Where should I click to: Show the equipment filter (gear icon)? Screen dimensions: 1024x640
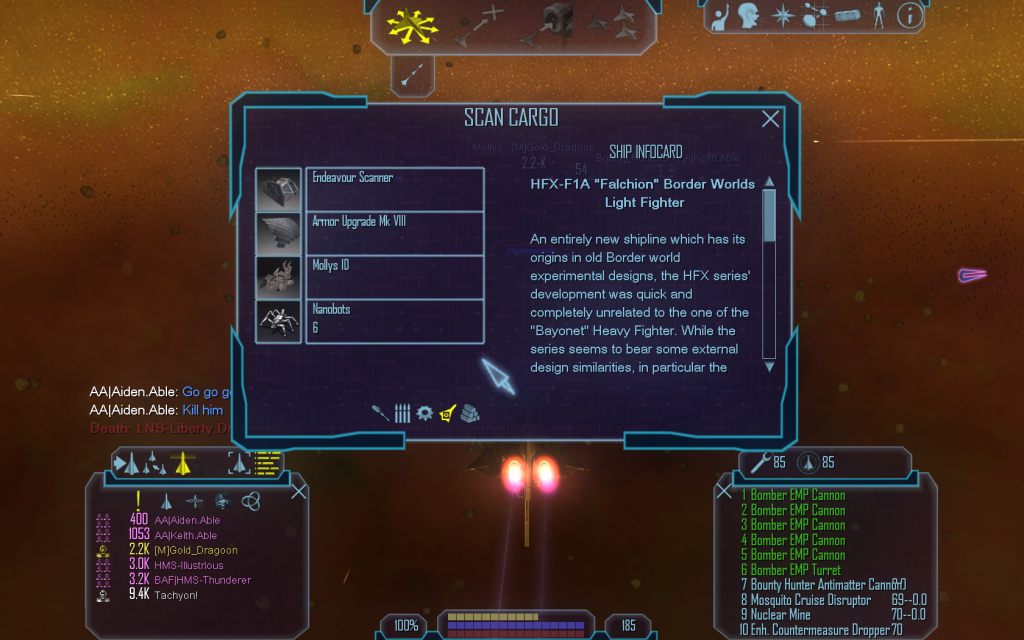[x=425, y=413]
